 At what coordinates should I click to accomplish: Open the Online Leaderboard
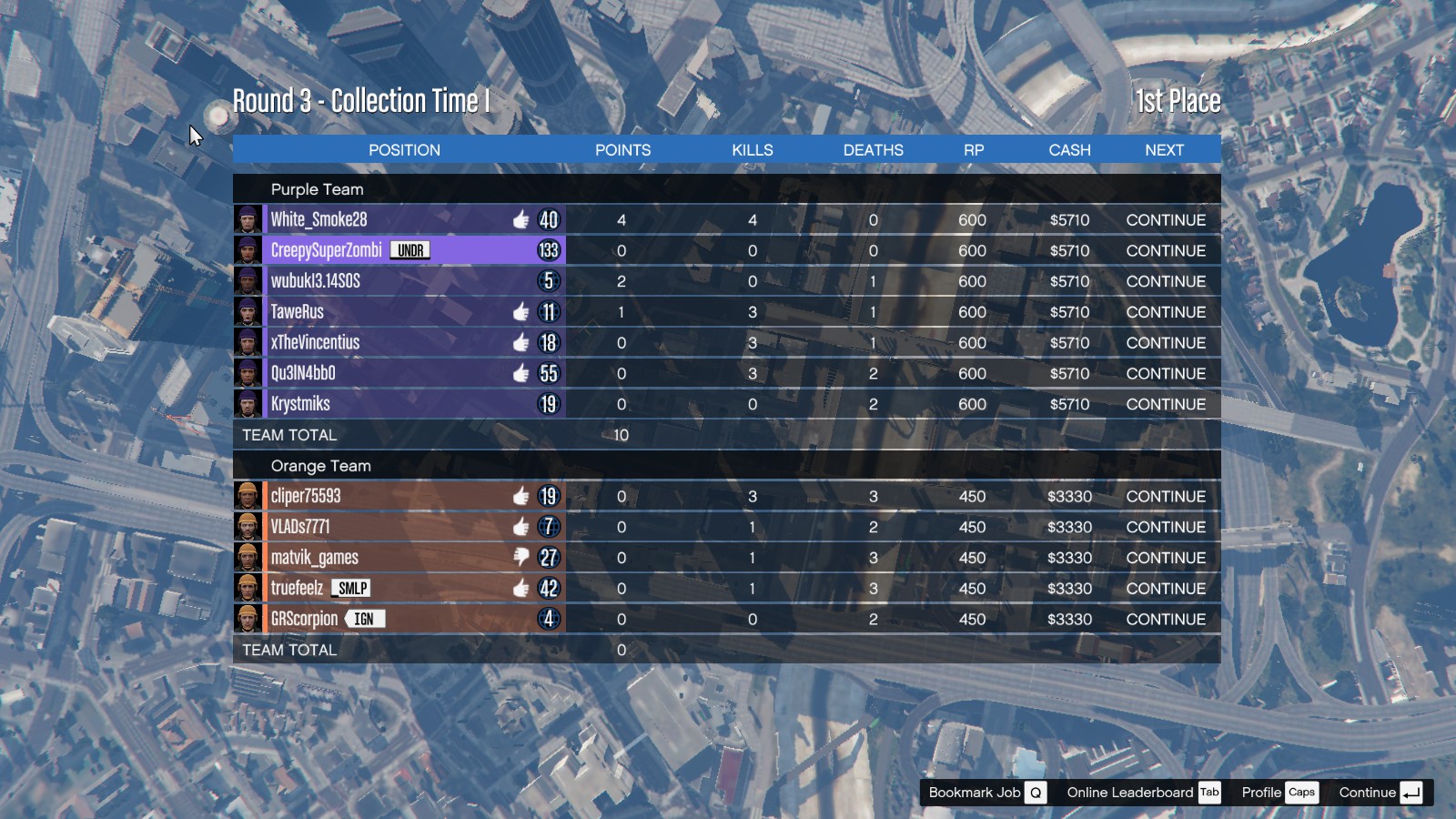click(x=1143, y=793)
